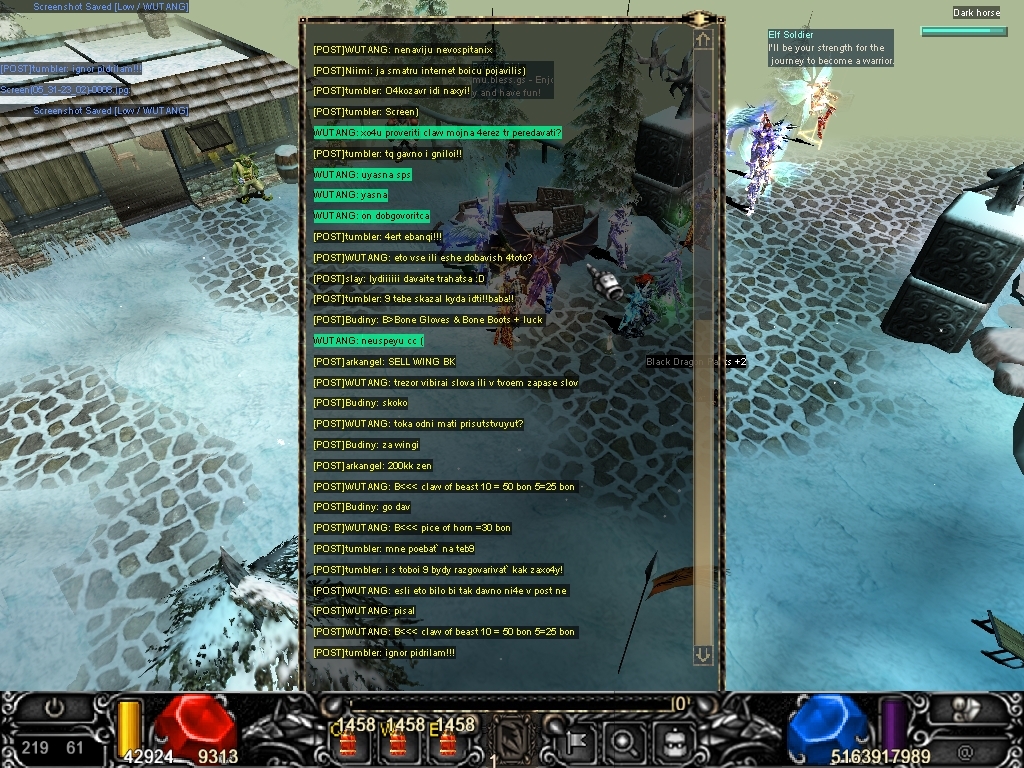The width and height of the screenshot is (1024, 768).
Task: Click the gold ornament atop the chat window
Action: pos(699,18)
